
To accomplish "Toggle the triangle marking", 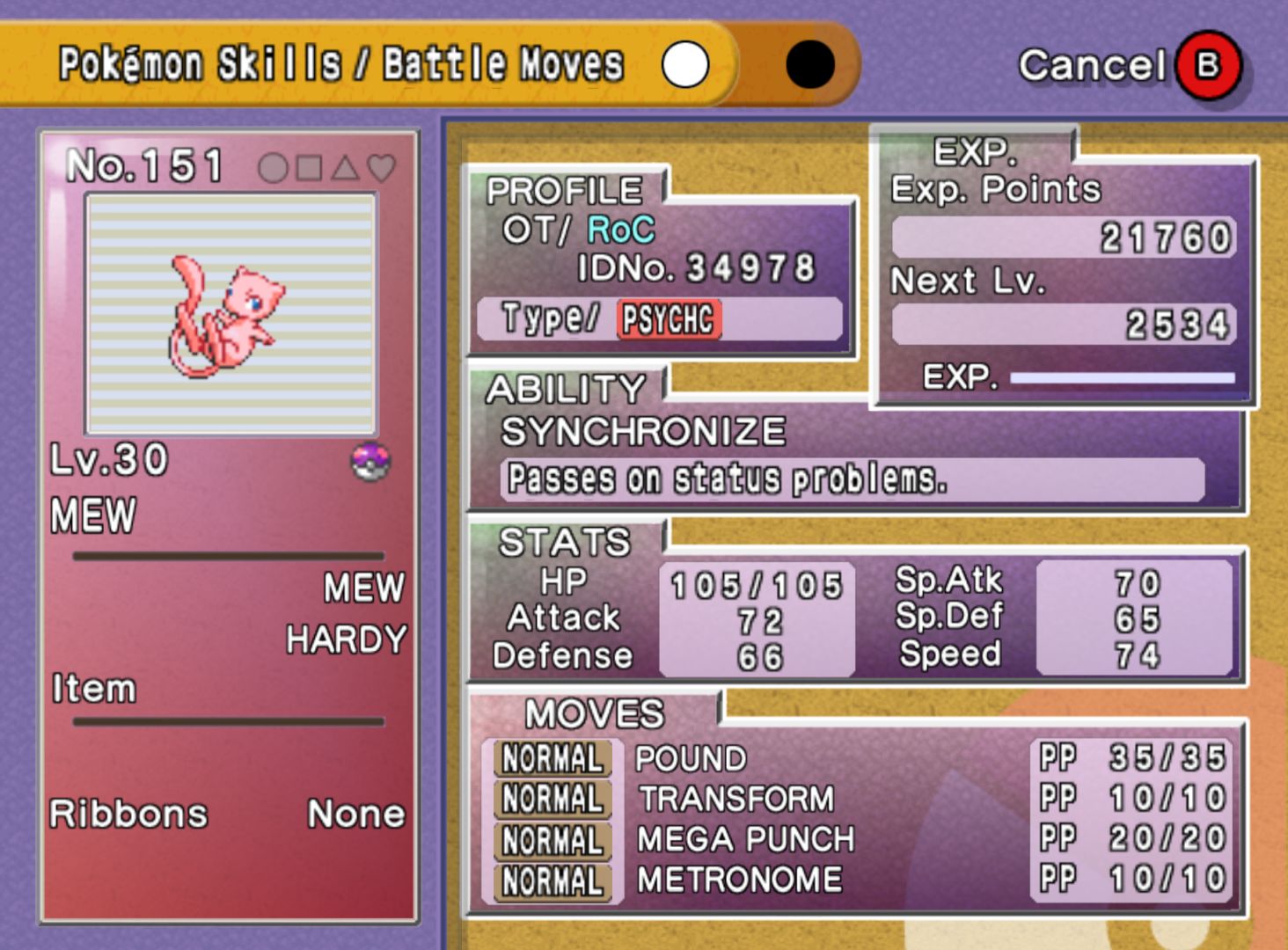I will click(345, 168).
